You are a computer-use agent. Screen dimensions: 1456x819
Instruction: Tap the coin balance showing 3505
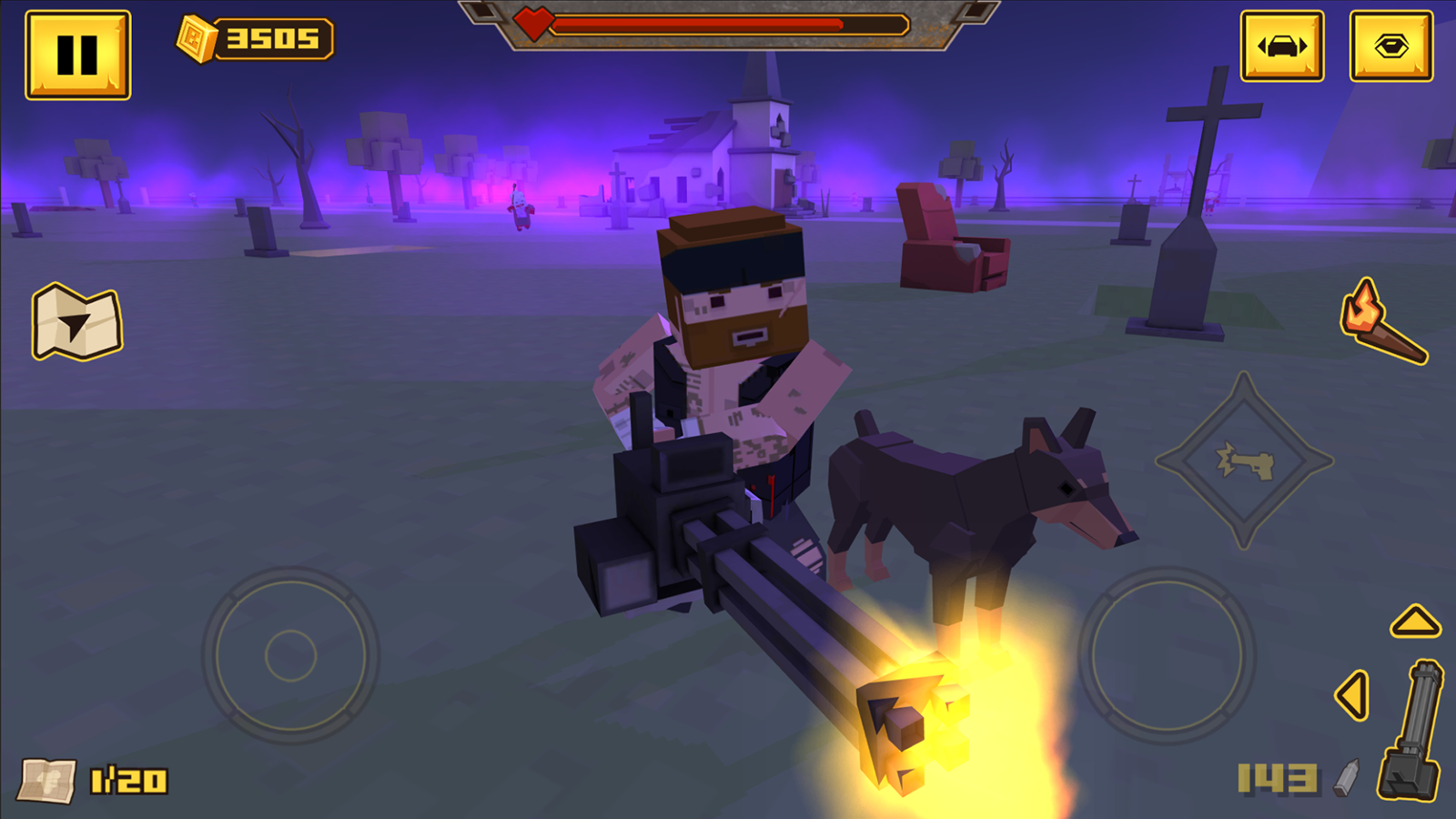(252, 36)
